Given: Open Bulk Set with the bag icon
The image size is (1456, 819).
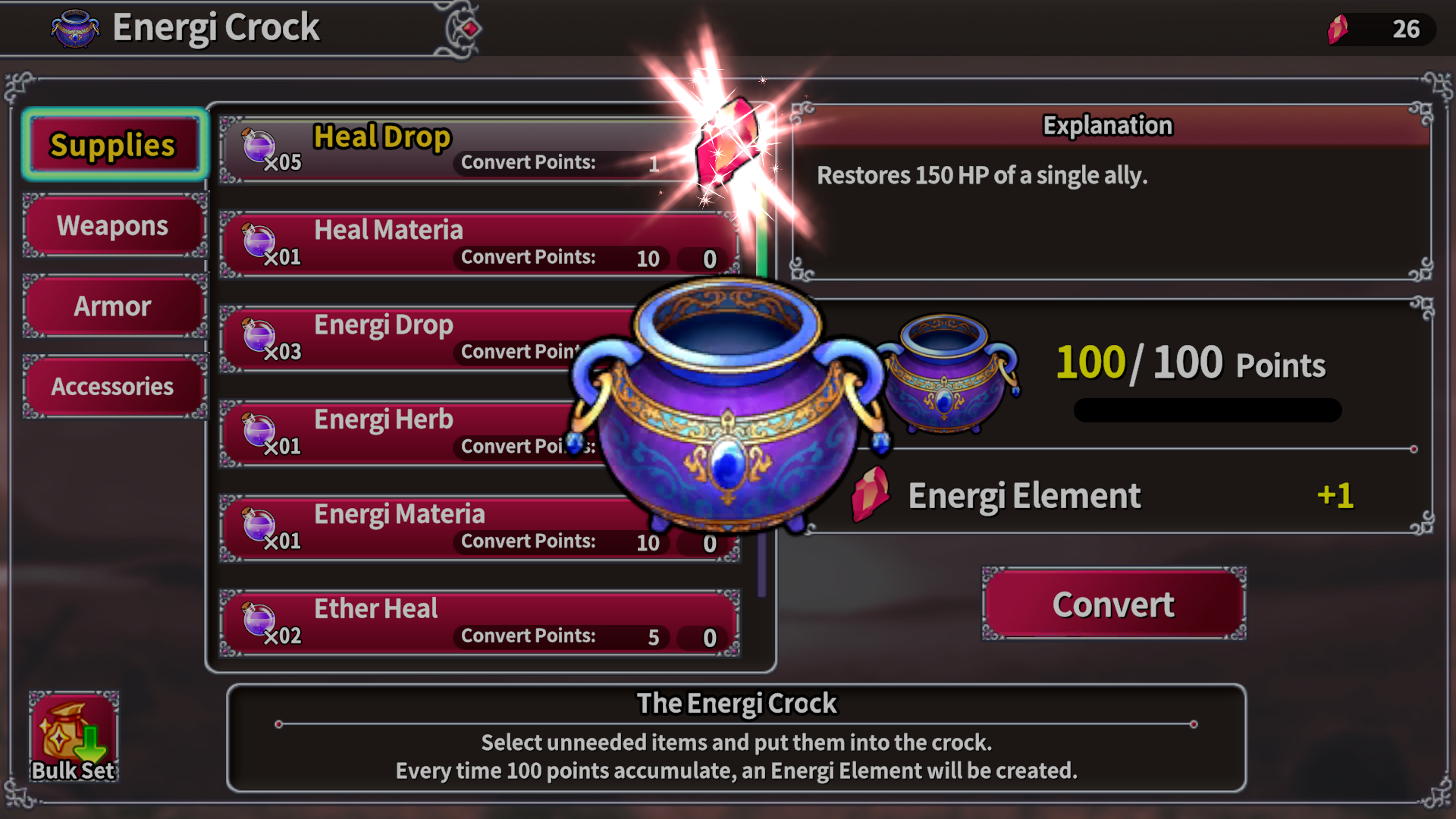Looking at the screenshot, I should (74, 732).
